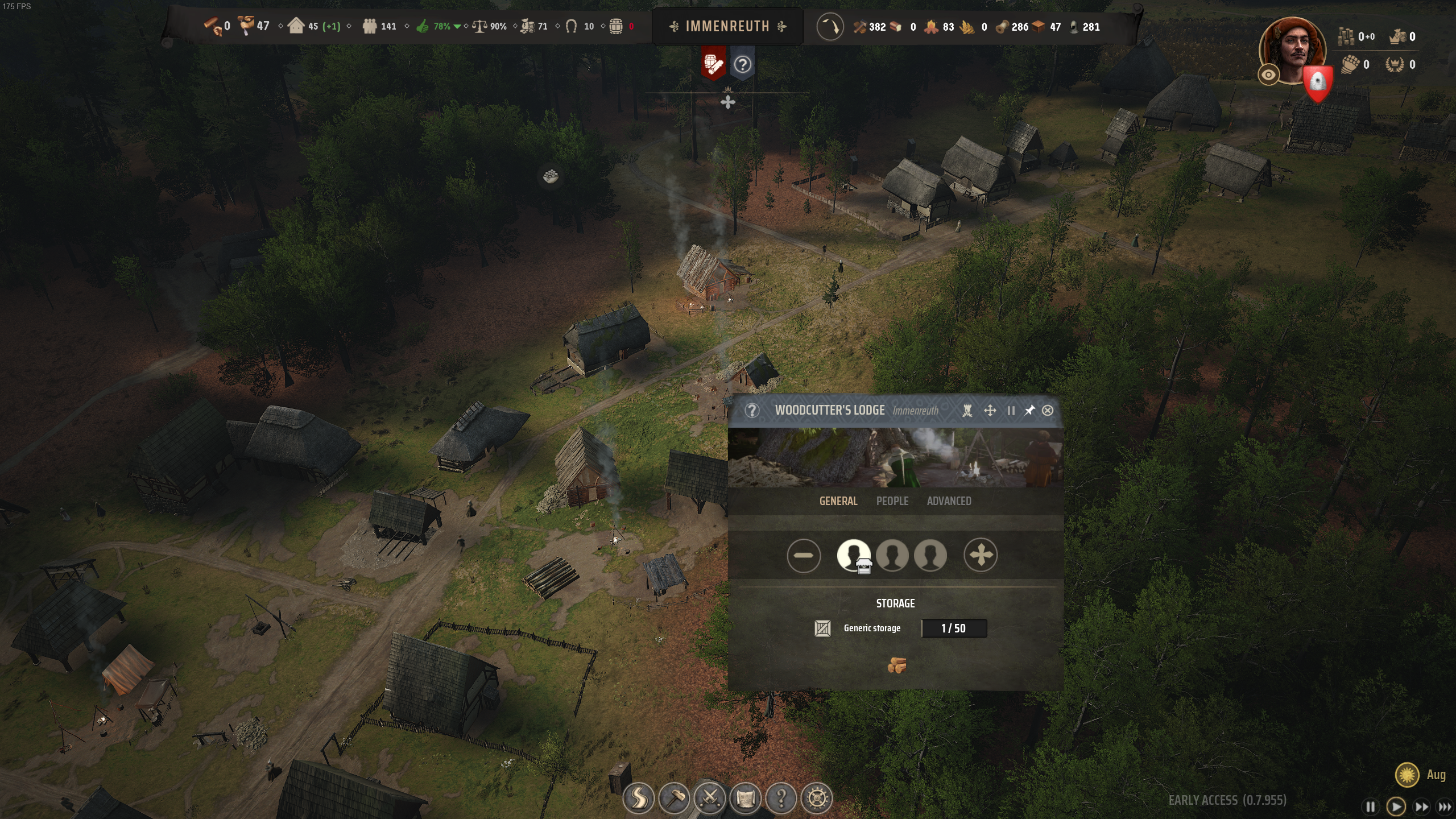The image size is (1456, 819).
Task: Pause the game speed
Action: click(x=1371, y=806)
